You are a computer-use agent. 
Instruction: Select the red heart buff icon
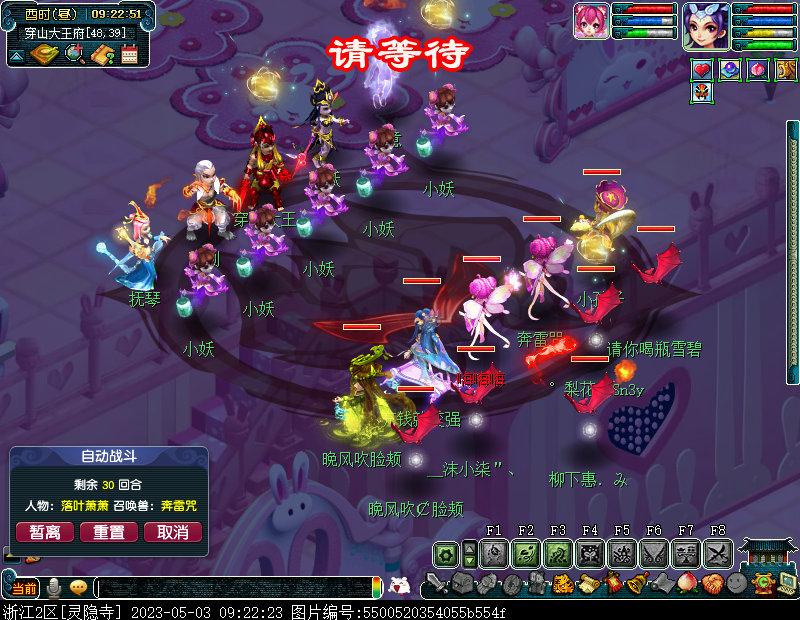(703, 70)
